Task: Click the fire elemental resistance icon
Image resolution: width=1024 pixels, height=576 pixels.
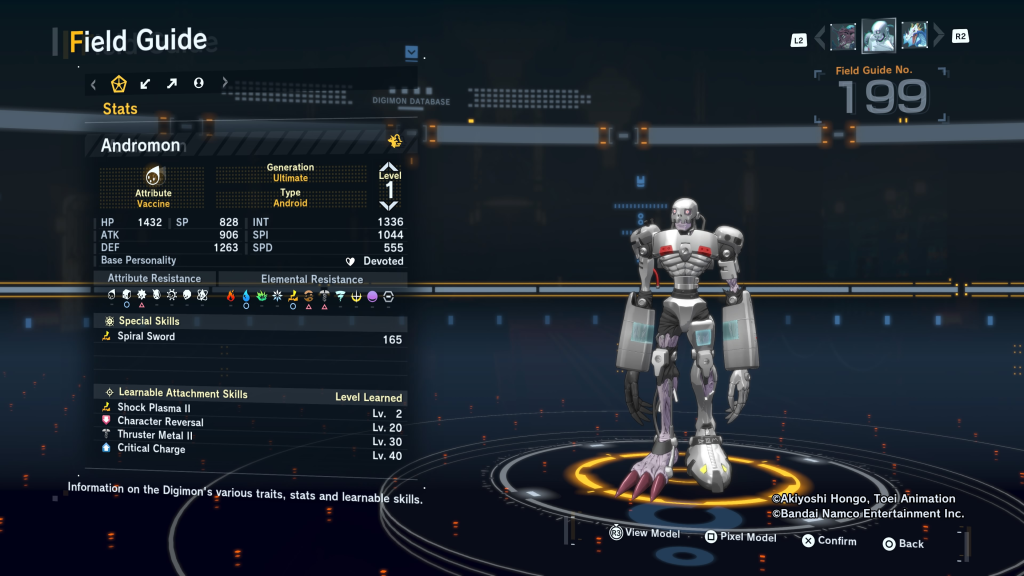Action: [x=230, y=296]
